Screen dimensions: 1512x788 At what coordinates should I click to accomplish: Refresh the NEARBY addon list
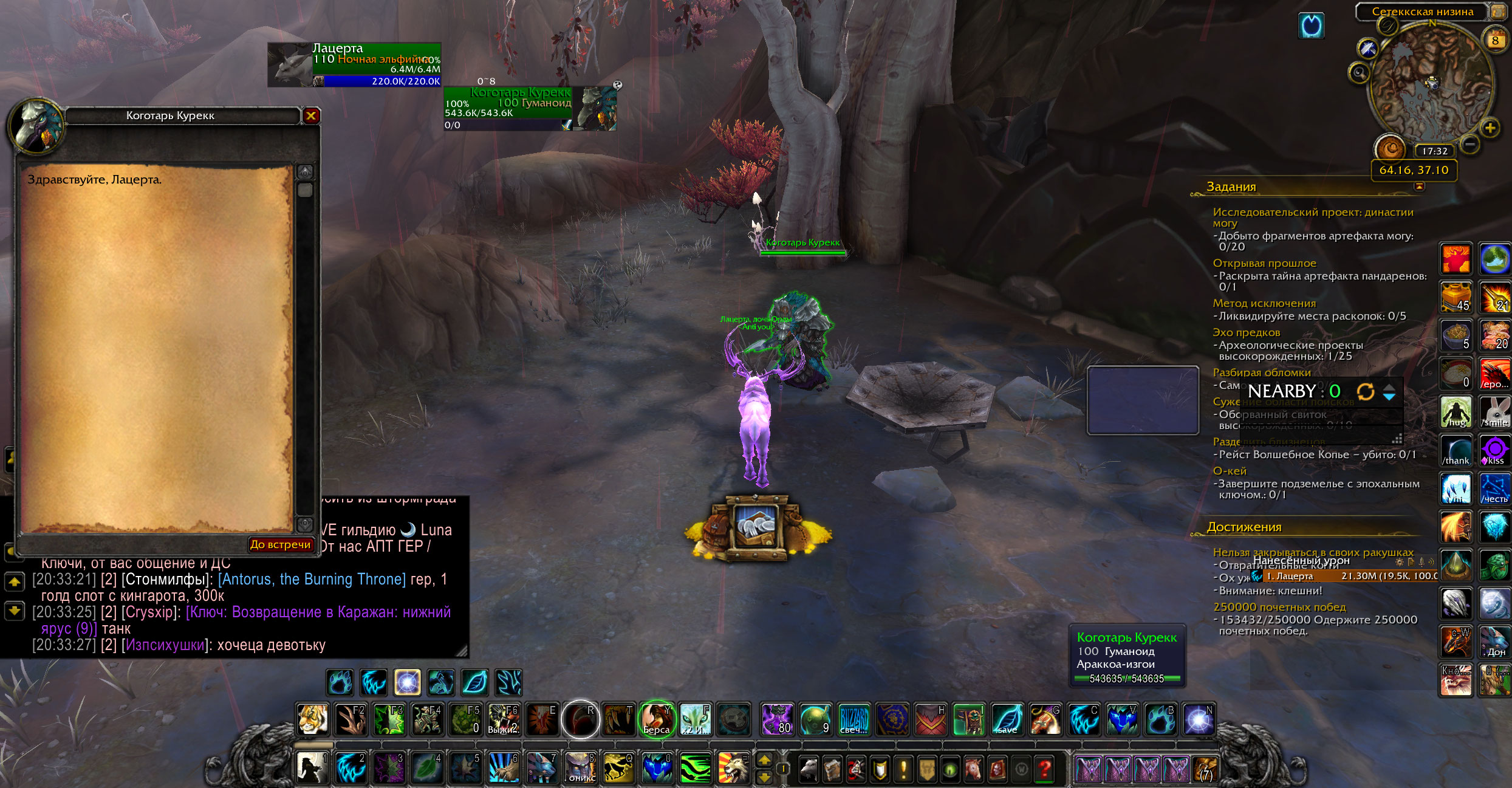click(x=1365, y=392)
